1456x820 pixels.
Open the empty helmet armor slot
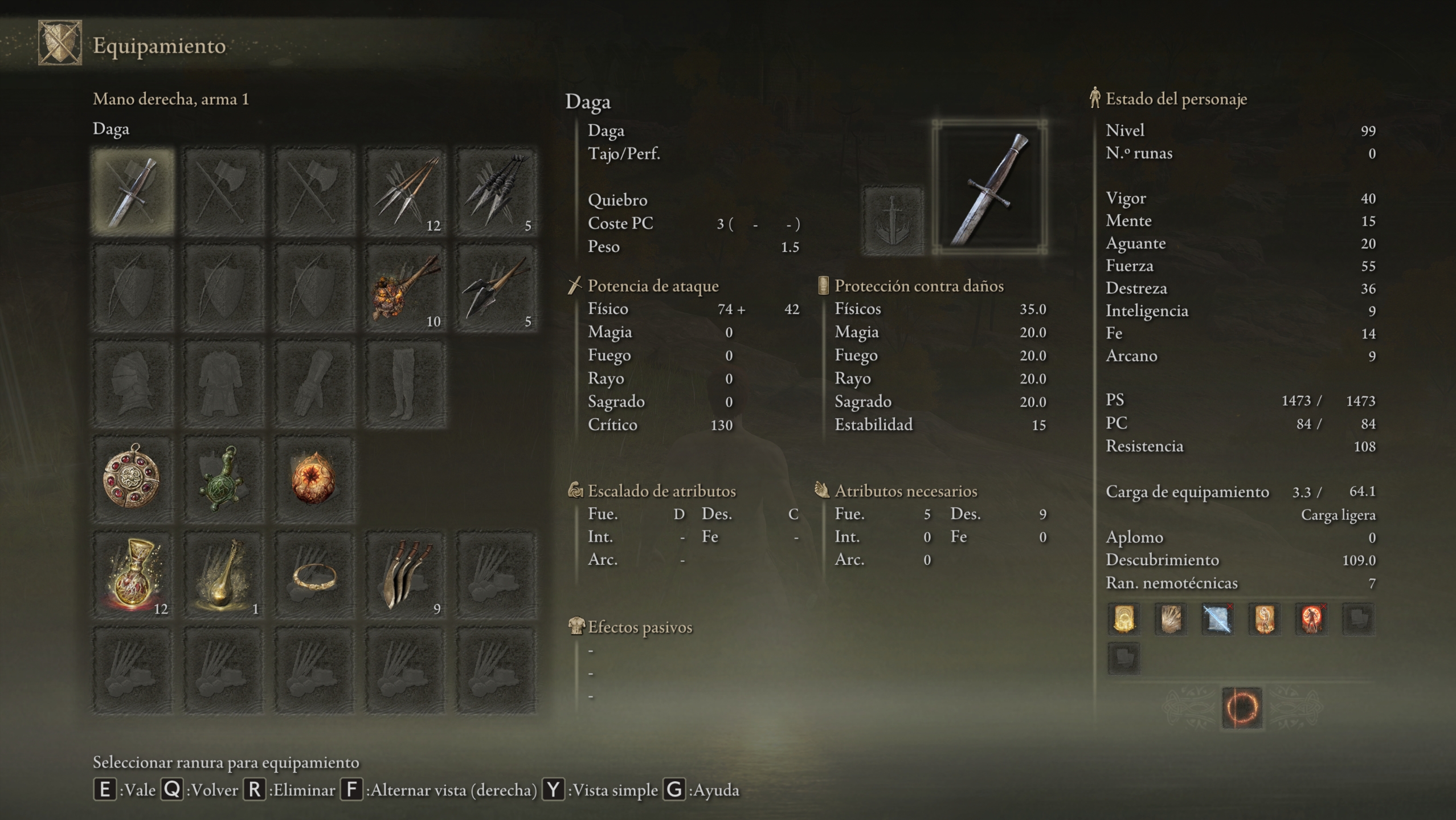click(133, 384)
